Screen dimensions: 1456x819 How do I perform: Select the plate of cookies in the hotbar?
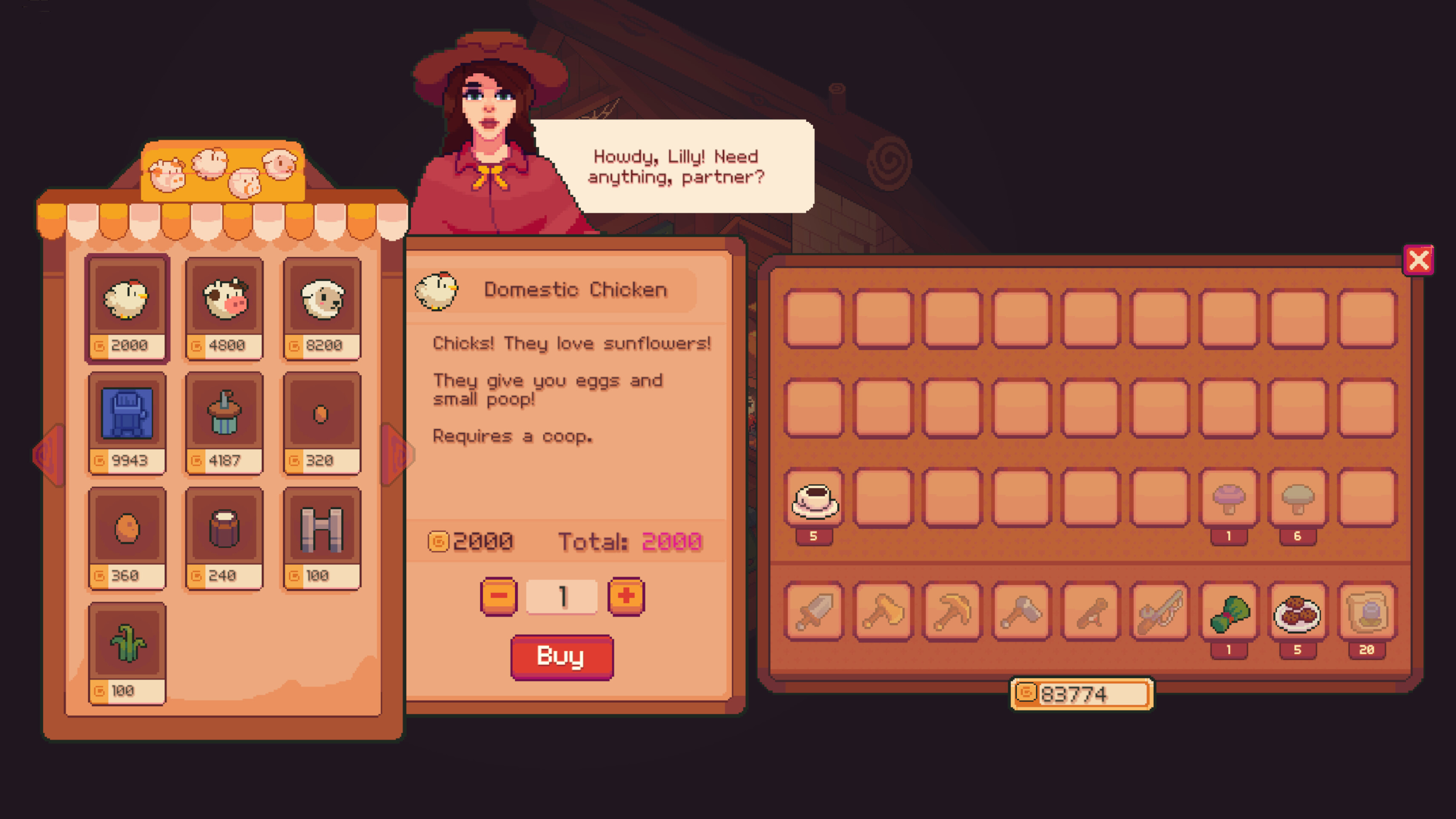[1297, 613]
